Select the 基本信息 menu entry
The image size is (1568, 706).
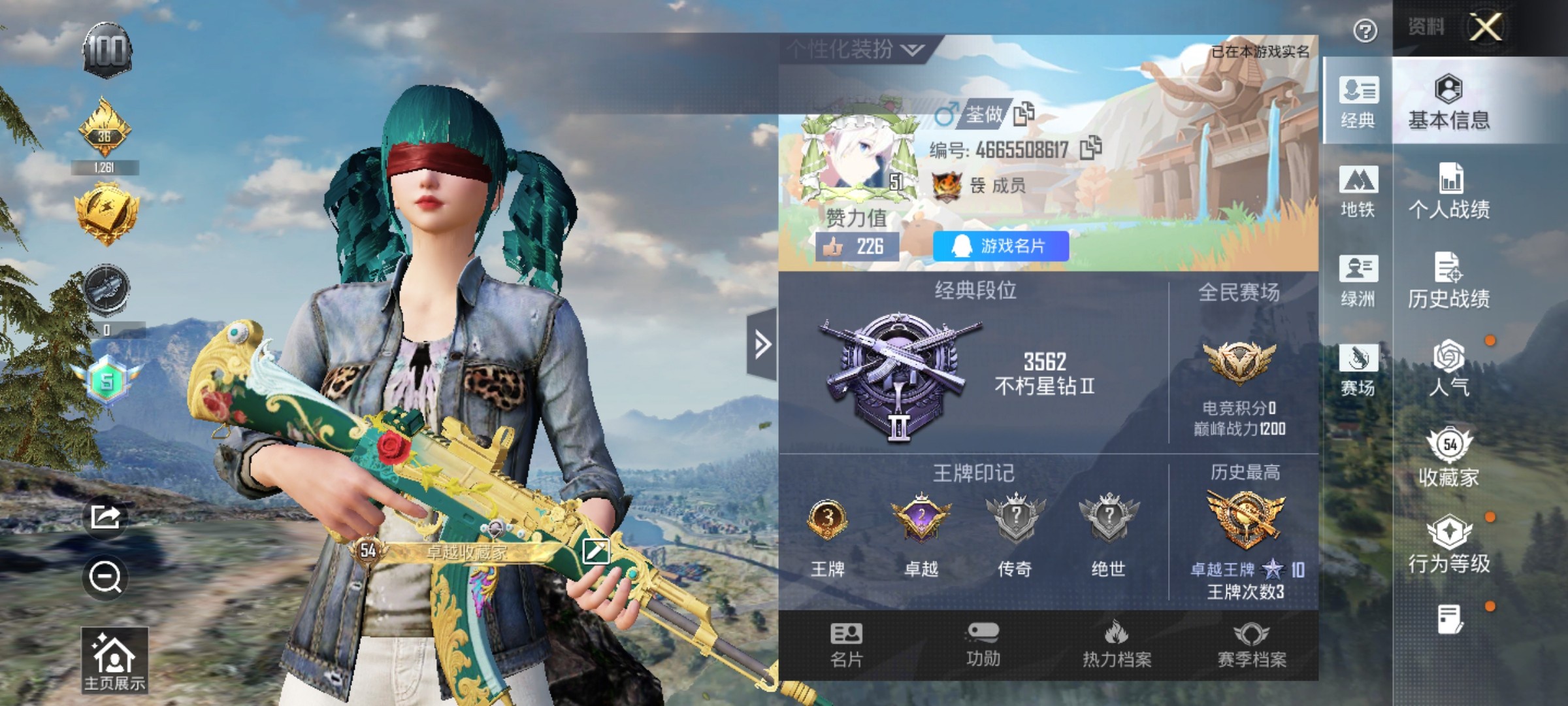(1448, 103)
